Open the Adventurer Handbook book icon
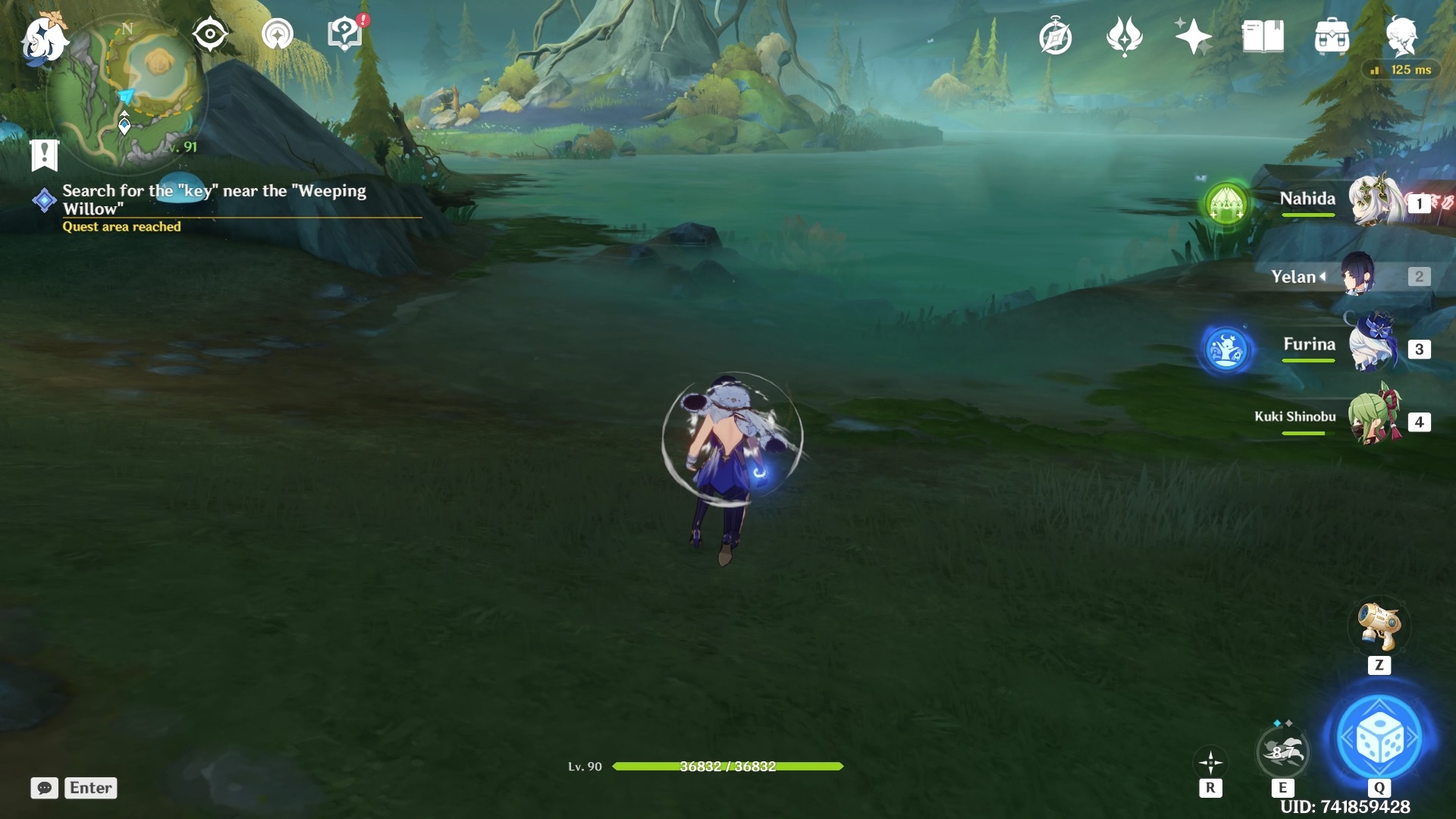Viewport: 1456px width, 819px height. point(1263,36)
